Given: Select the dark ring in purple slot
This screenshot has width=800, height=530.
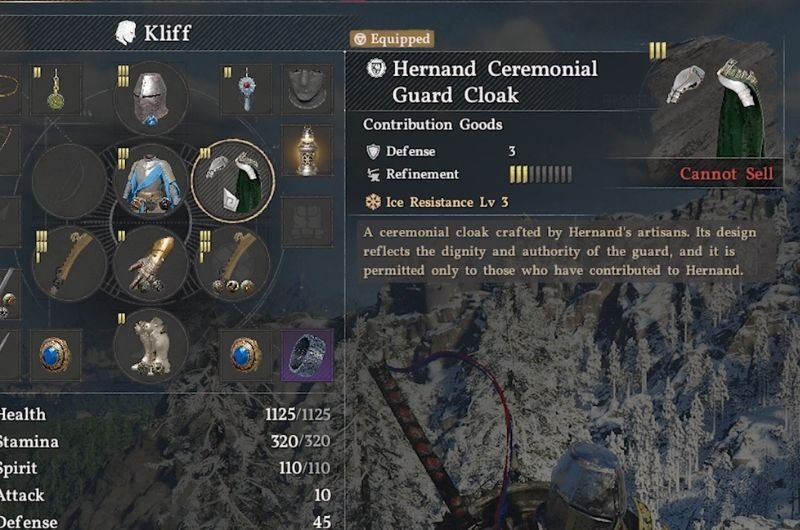Looking at the screenshot, I should click(307, 354).
